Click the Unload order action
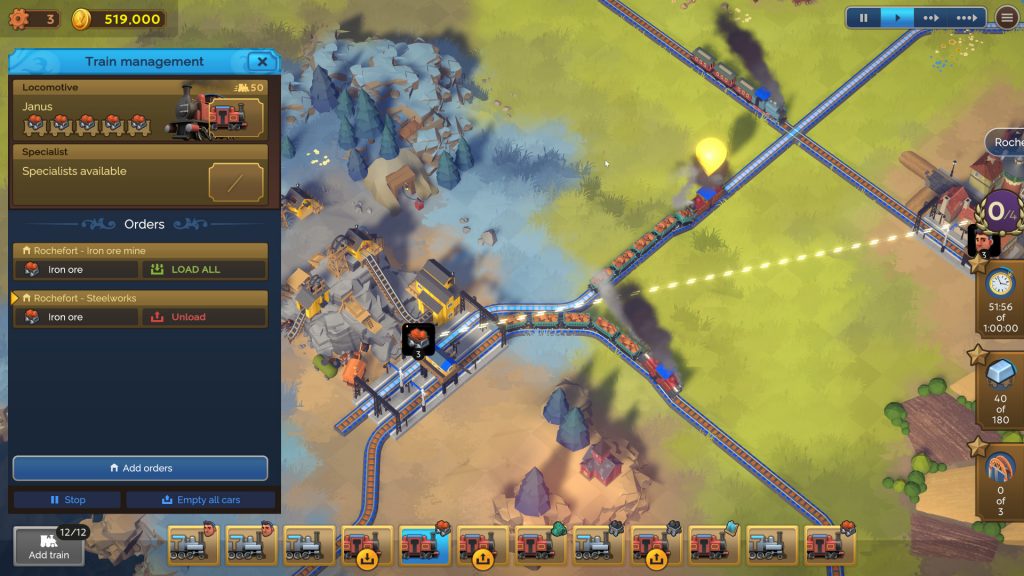This screenshot has width=1024, height=576. point(204,317)
